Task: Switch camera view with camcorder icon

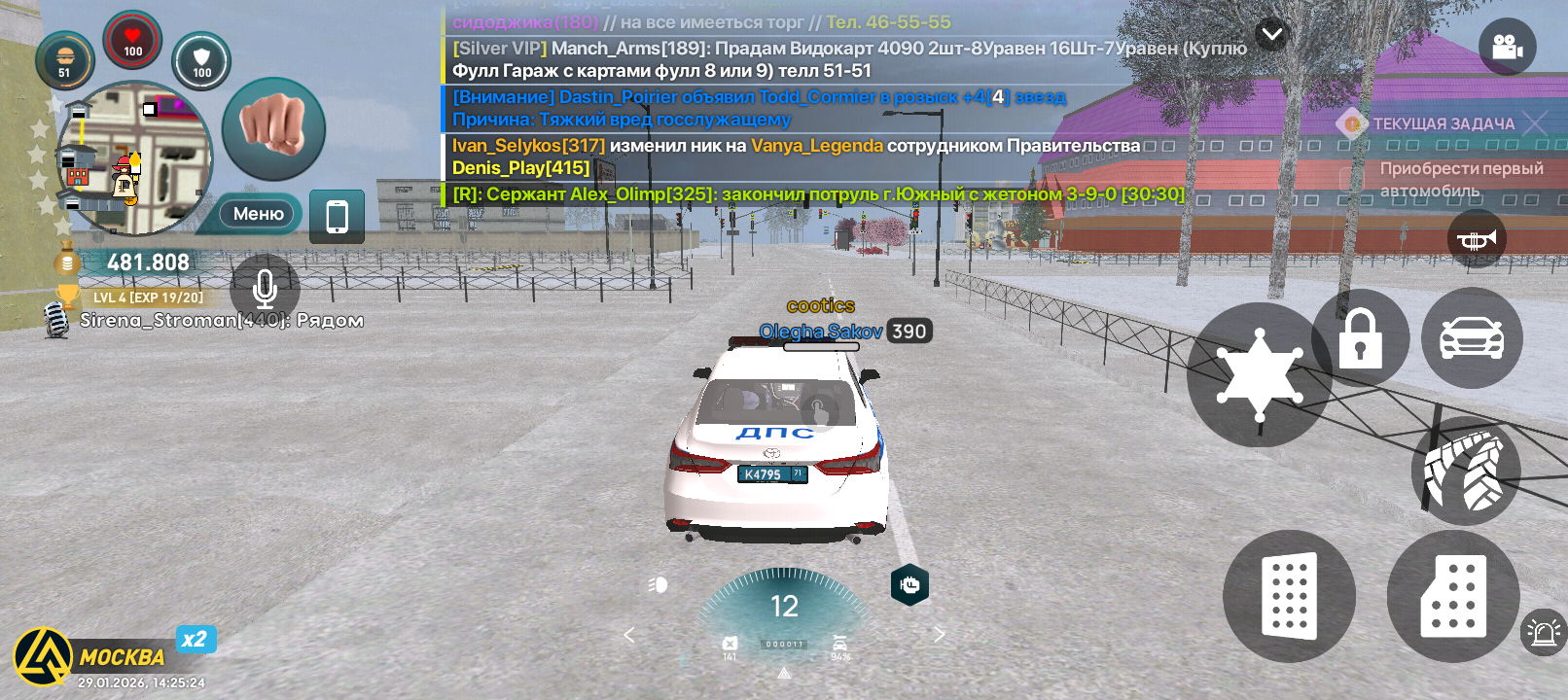Action: pos(1507,47)
